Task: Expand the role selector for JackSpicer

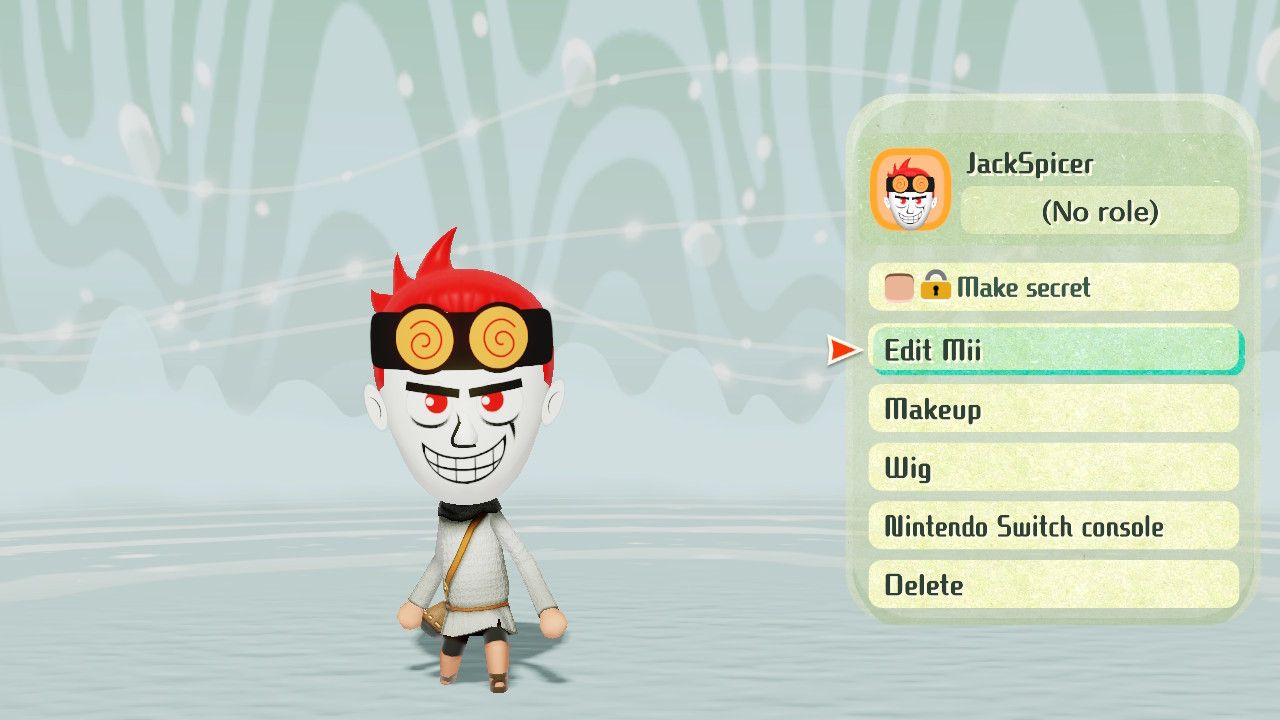Action: [1100, 212]
